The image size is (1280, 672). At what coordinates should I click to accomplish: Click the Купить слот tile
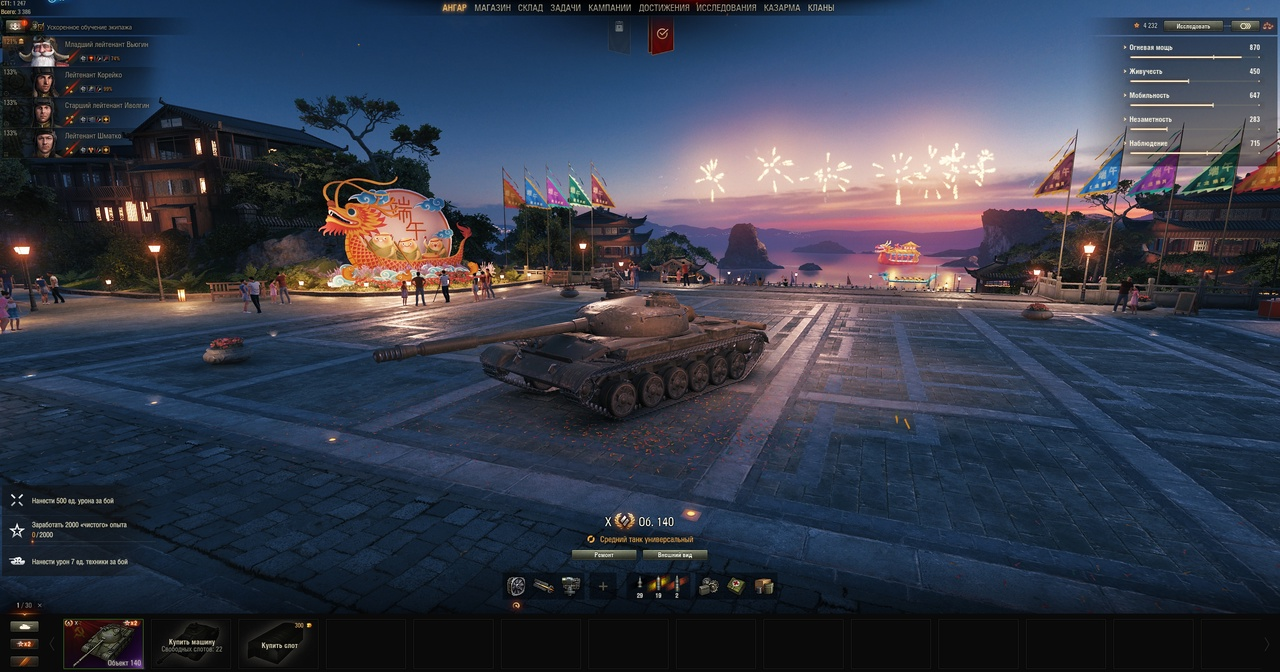coord(279,643)
